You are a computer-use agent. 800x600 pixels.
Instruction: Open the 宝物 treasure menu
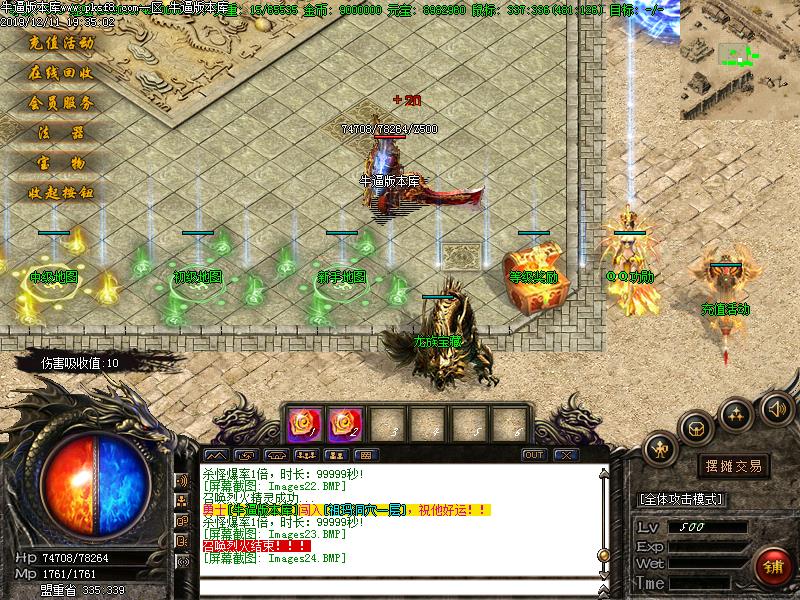[x=62, y=162]
